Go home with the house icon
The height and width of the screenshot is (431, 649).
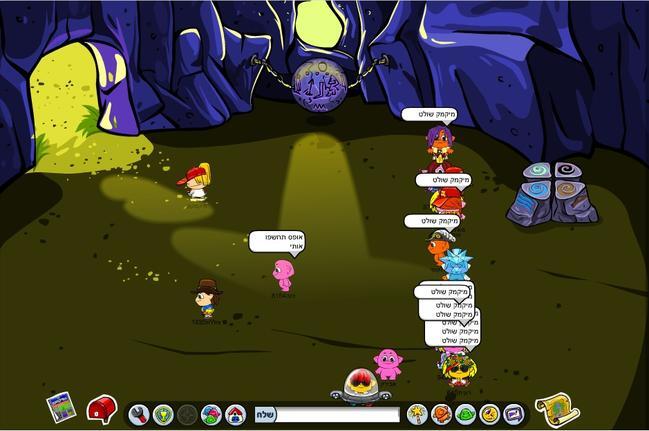click(235, 413)
